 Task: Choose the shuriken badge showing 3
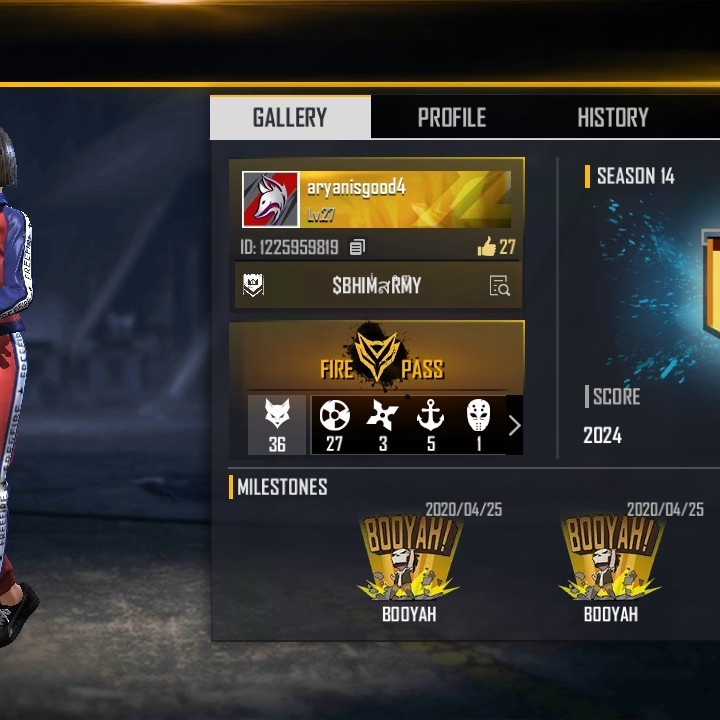[x=382, y=424]
